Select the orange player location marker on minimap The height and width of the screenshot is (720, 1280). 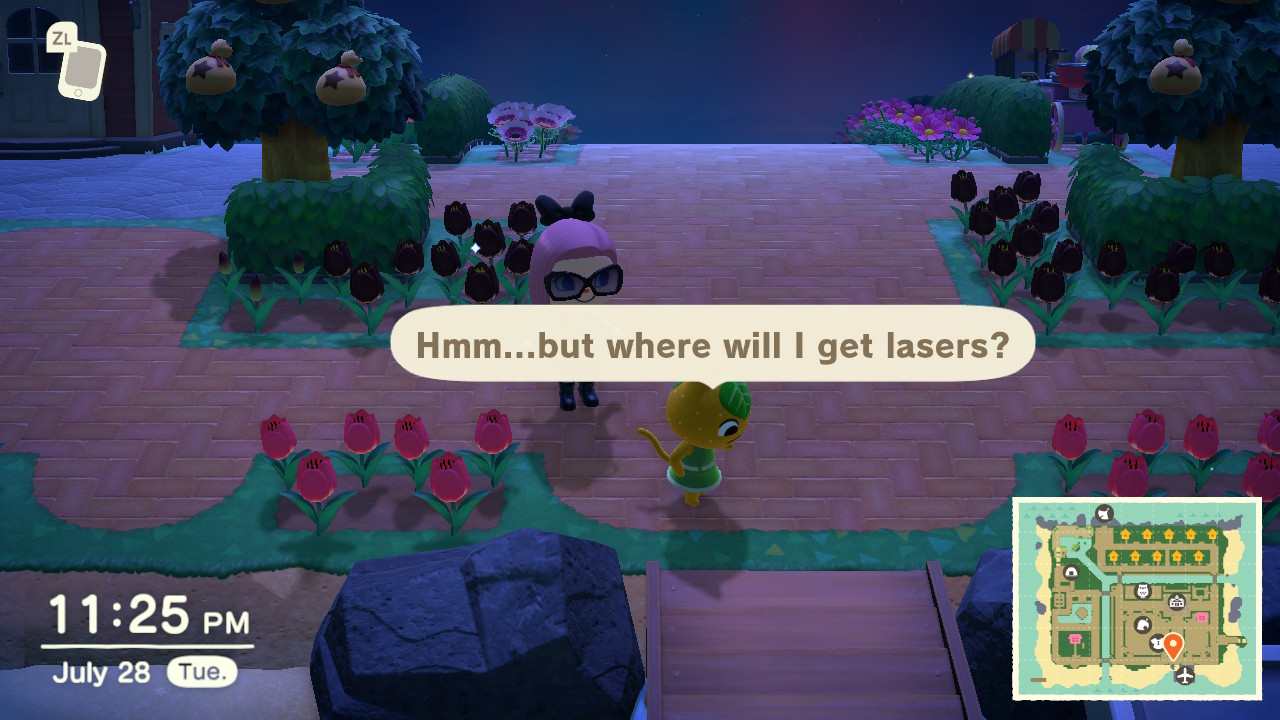(x=1173, y=646)
